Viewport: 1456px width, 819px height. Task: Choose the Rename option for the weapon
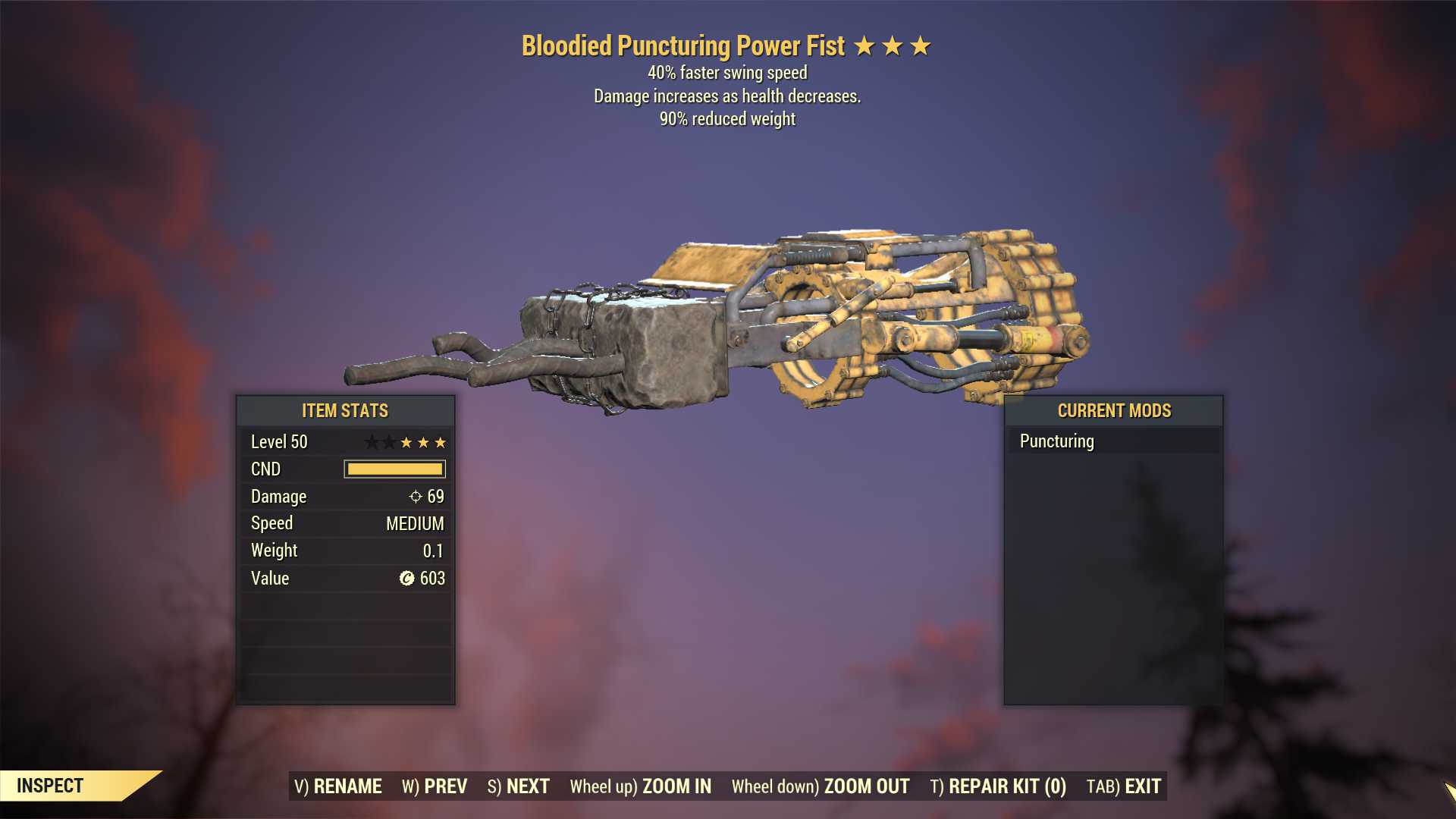point(338,786)
